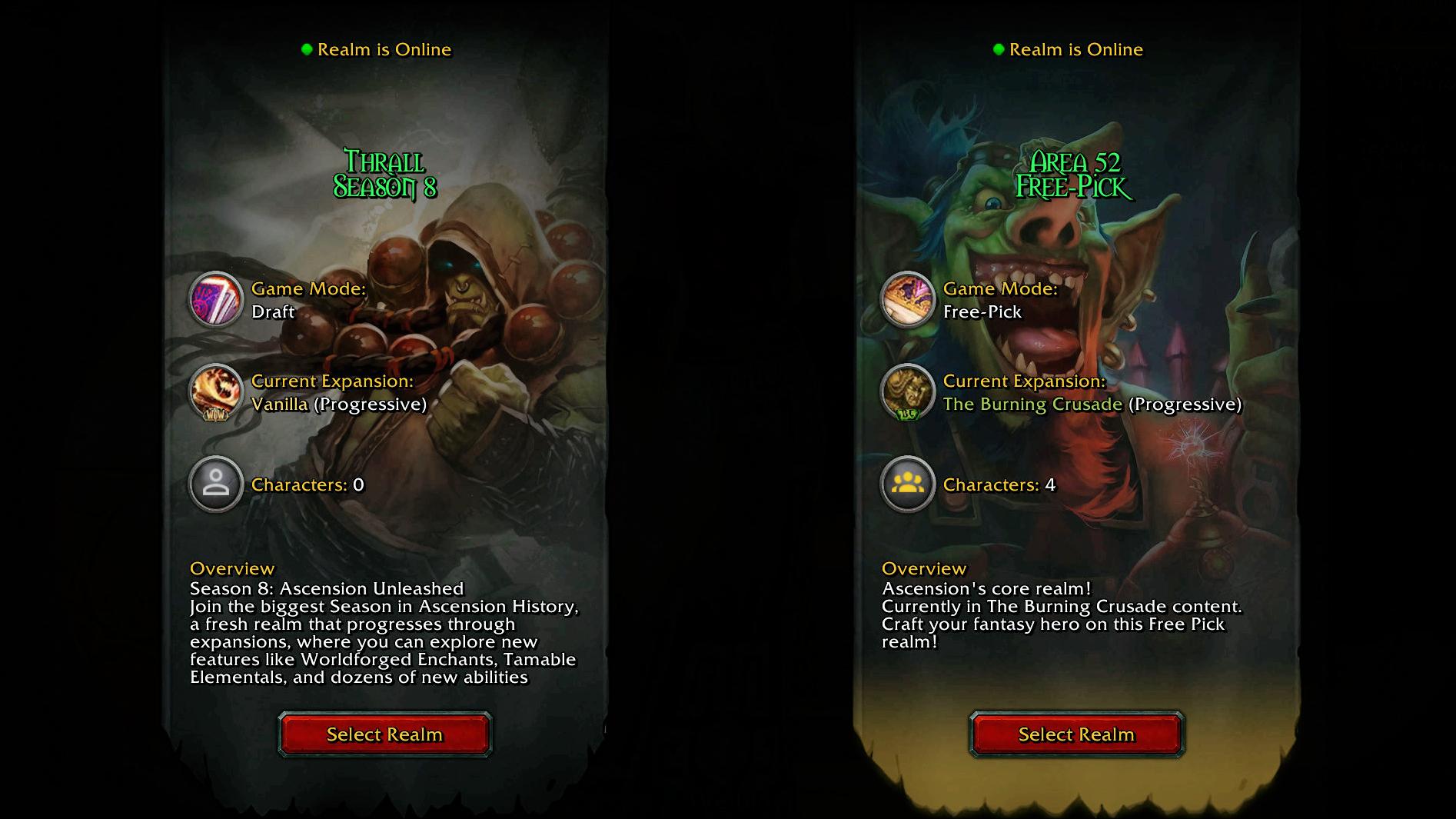Viewport: 1456px width, 819px height.
Task: Click the Area 52 Free-Pick realm title
Action: pyautogui.click(x=1075, y=175)
